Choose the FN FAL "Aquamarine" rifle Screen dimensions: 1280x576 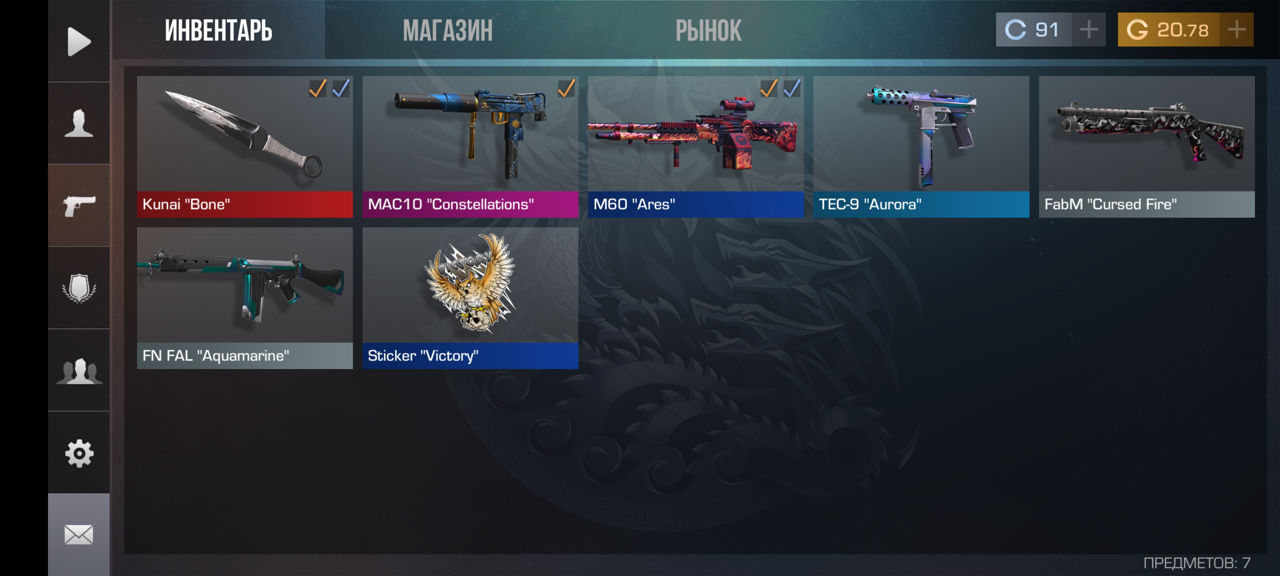(245, 298)
